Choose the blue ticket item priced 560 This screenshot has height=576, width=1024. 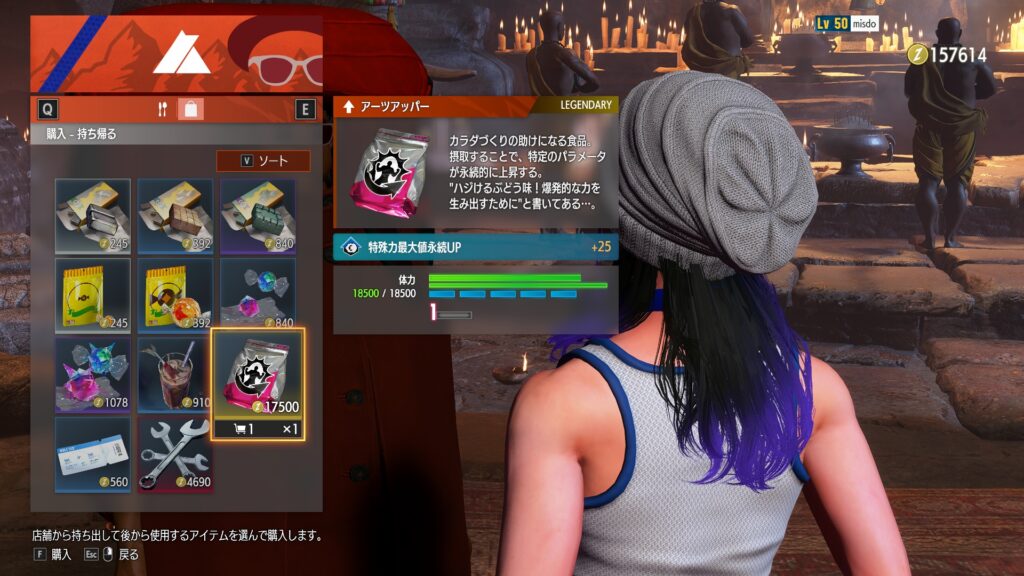click(93, 454)
